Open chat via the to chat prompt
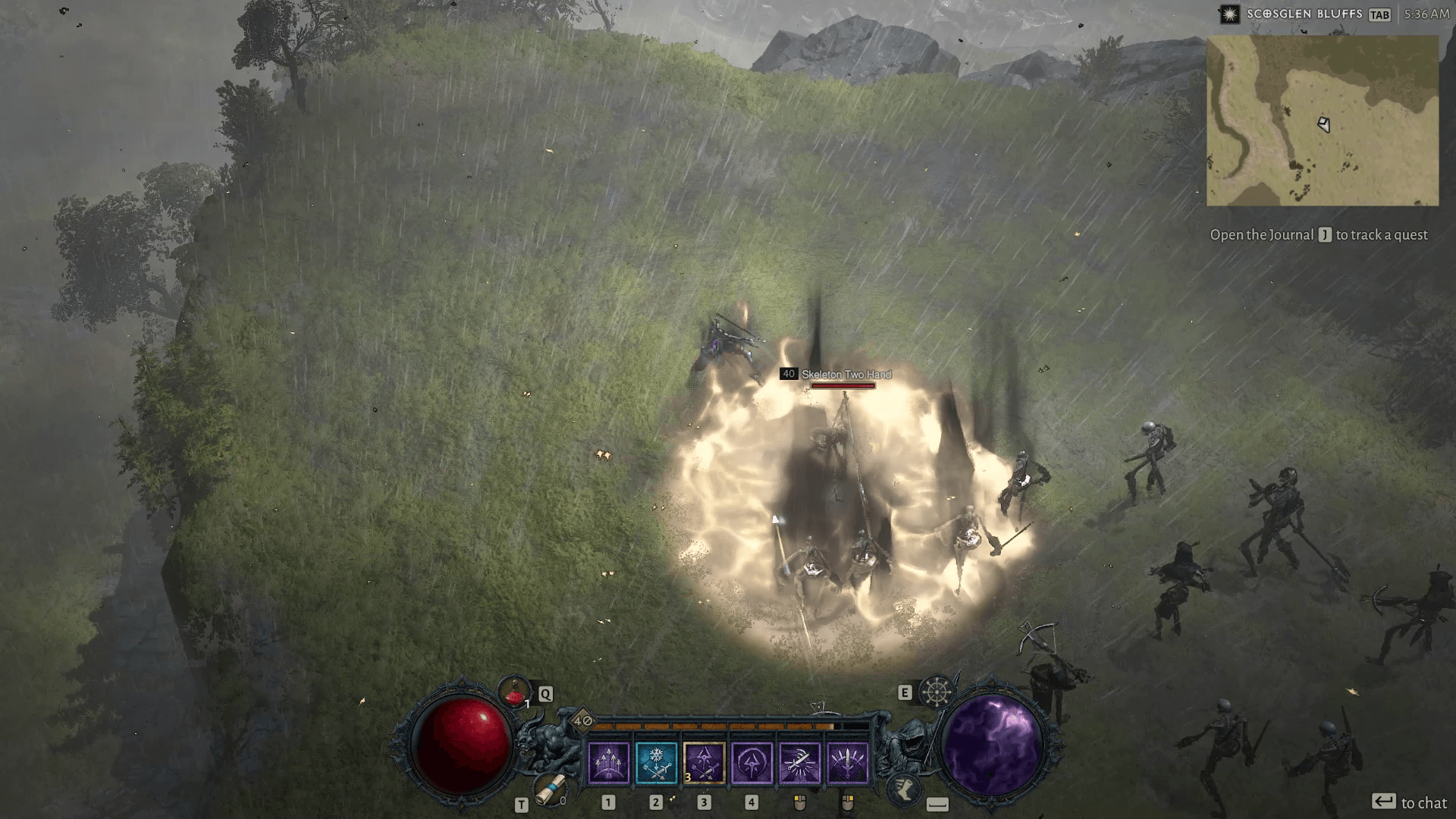Screen dimensions: 1456x819 [x=1409, y=802]
